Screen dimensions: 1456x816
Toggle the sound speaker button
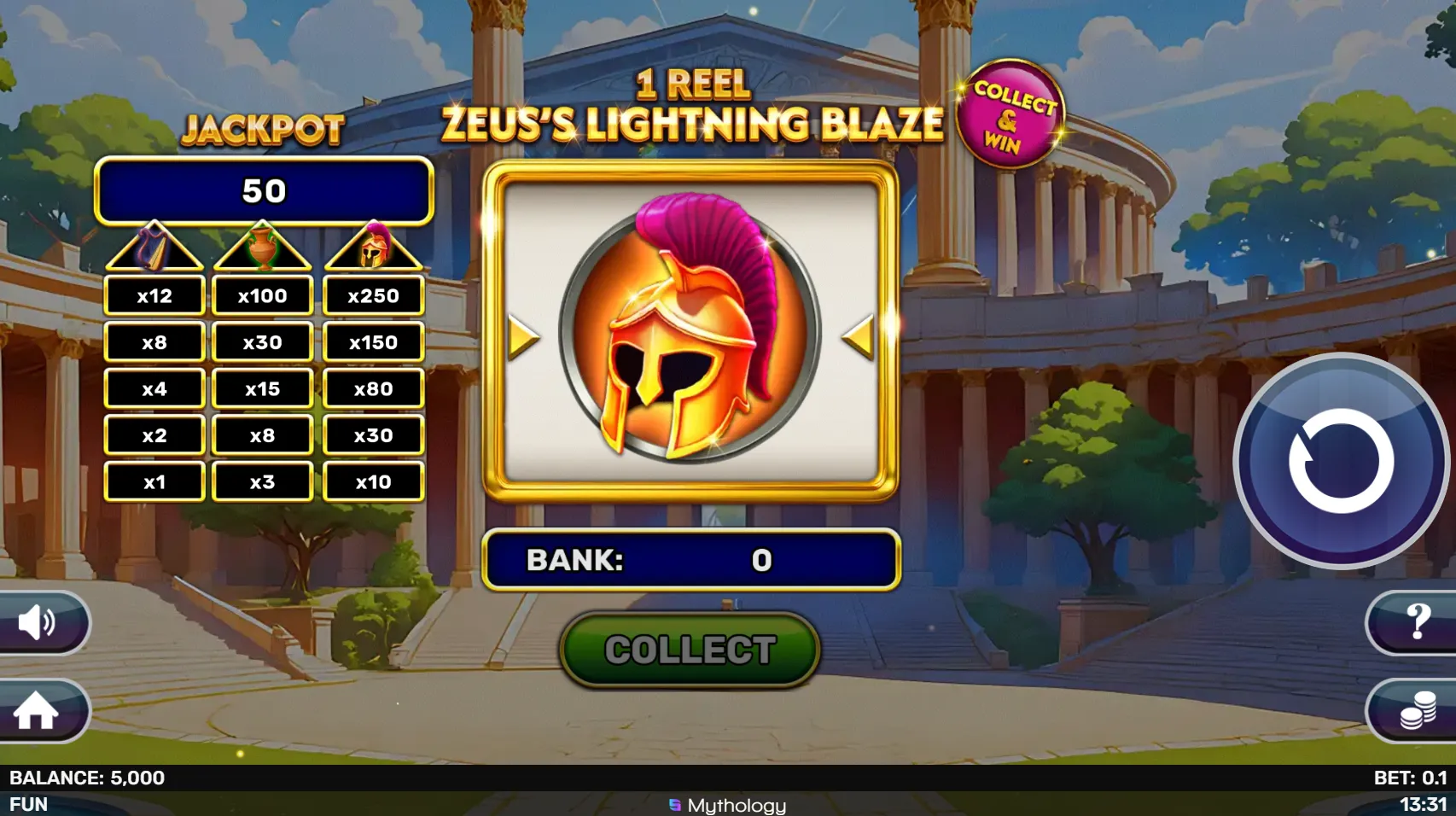(x=39, y=622)
